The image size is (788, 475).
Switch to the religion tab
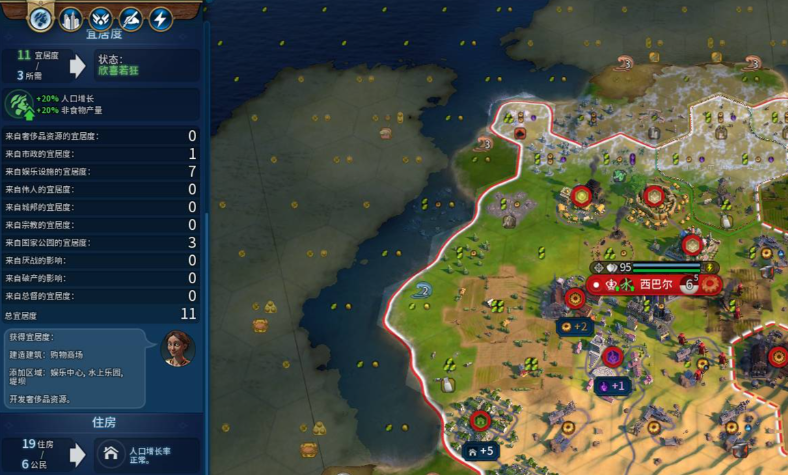click(101, 18)
